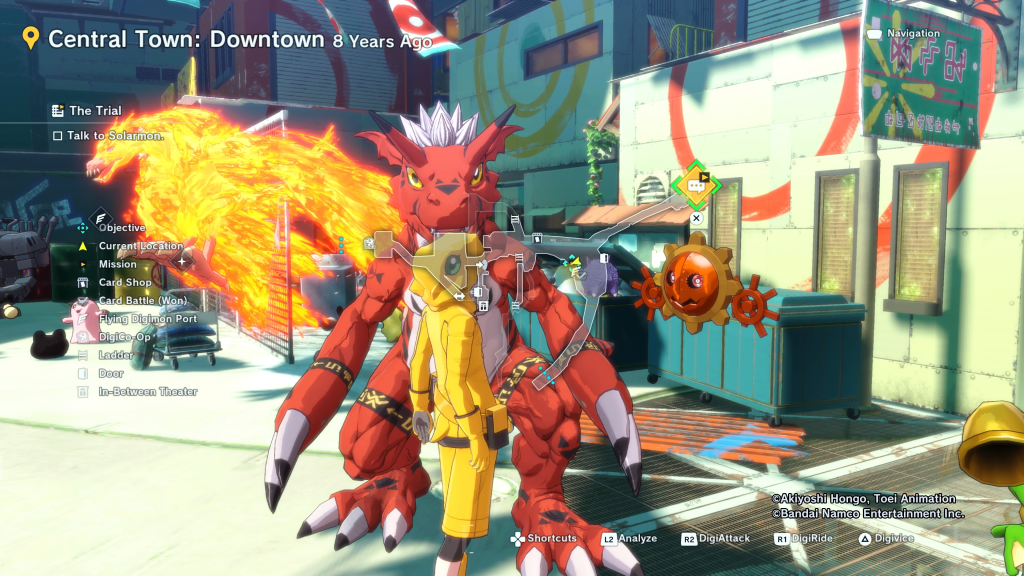Pick the Mission entry in the legend
Image resolution: width=1024 pixels, height=576 pixels.
(117, 265)
